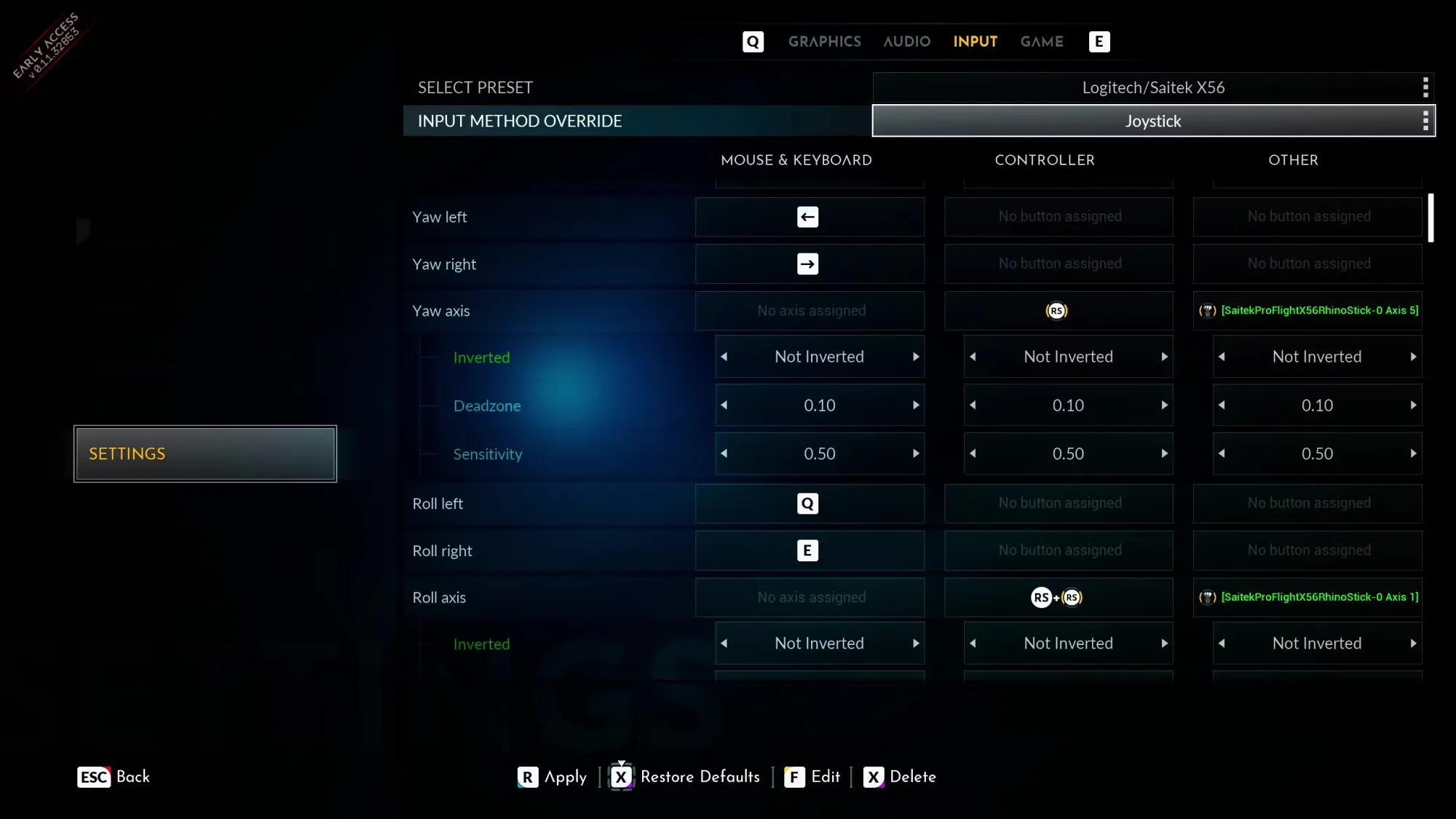This screenshot has height=819, width=1456.
Task: Open the Select Preset dropdown showing Logitech/Saitek X56
Action: click(x=1153, y=88)
